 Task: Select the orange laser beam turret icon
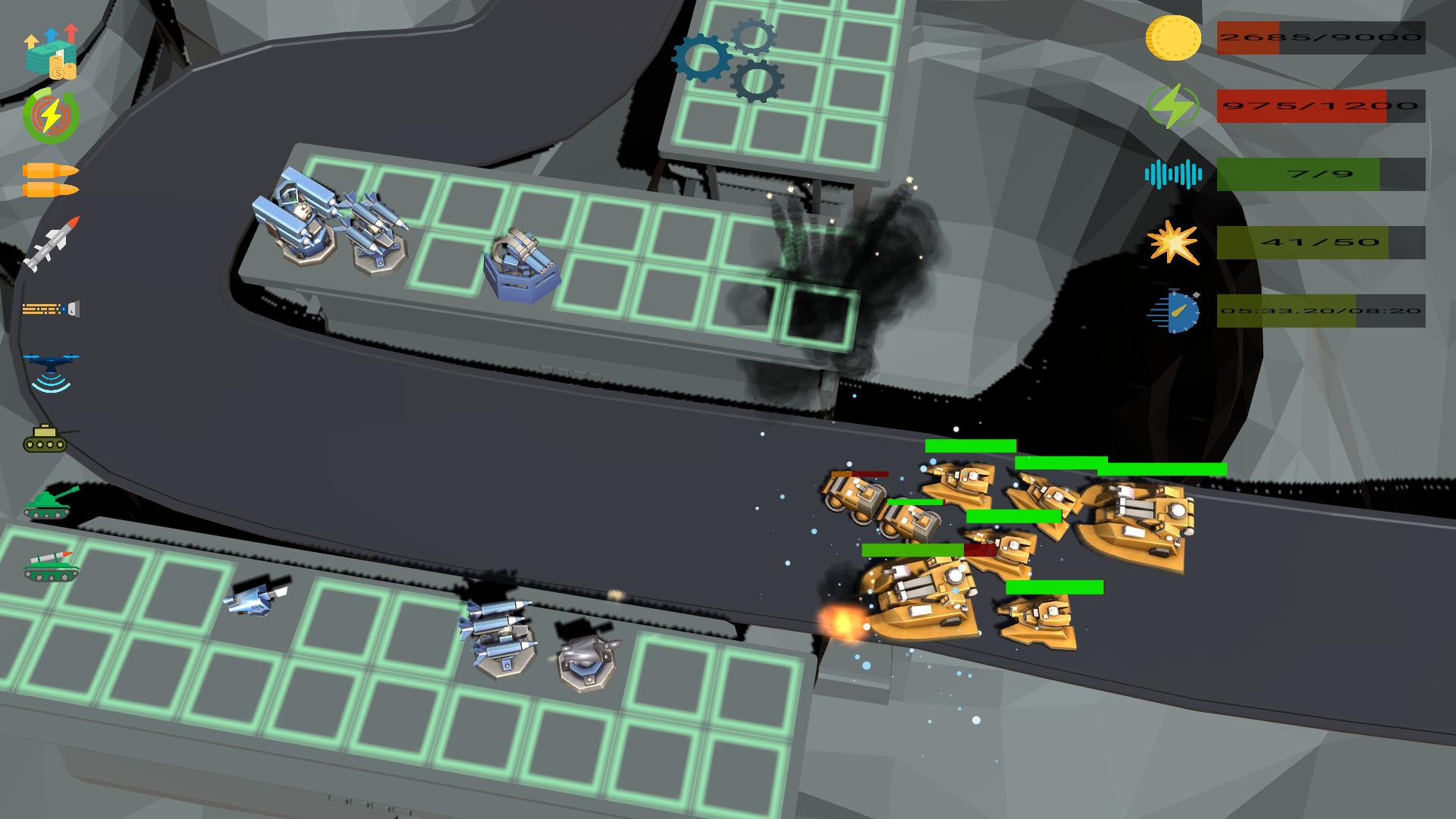[51, 309]
